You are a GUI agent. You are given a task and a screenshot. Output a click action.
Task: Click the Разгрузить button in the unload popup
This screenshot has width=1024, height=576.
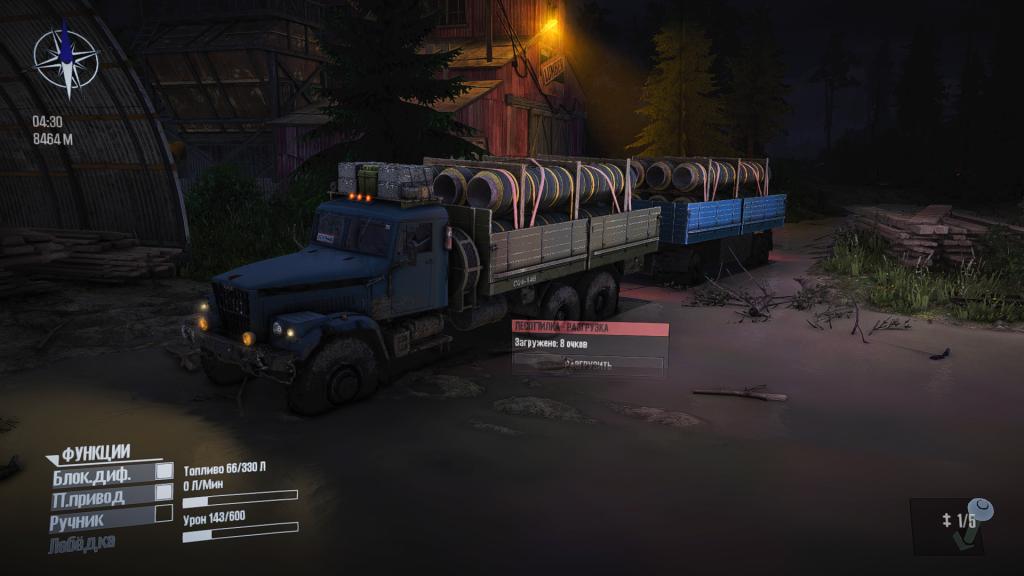588,364
